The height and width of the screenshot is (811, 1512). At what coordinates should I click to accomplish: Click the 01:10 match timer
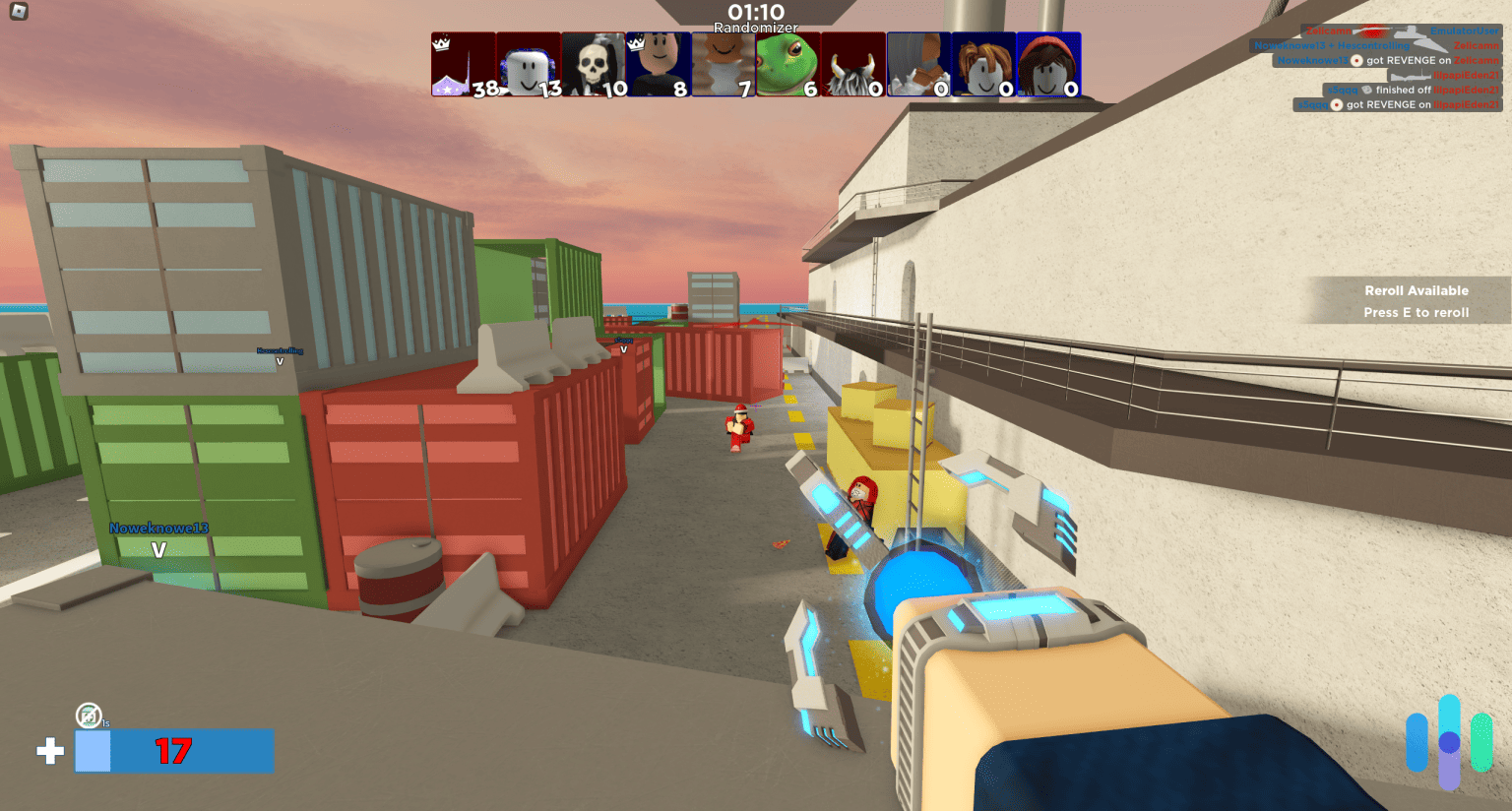[756, 13]
